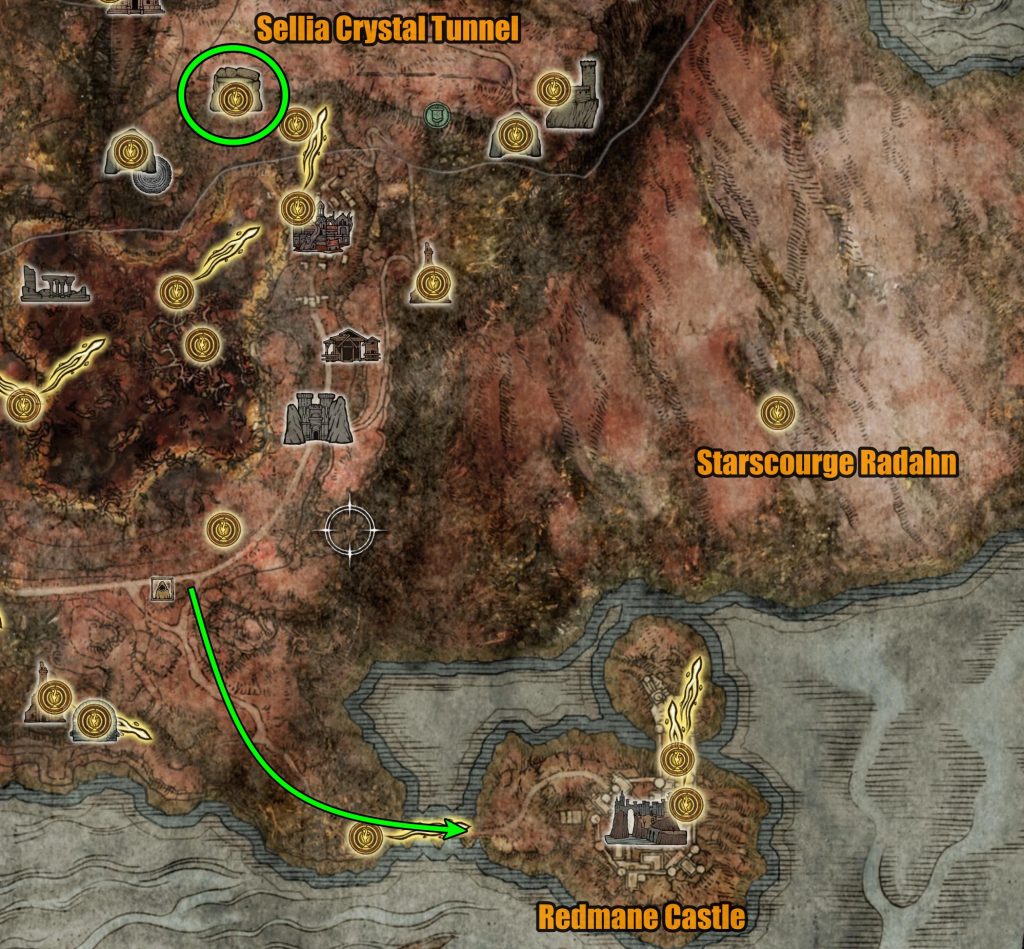Click the white crosshair map cursor

click(x=350, y=528)
